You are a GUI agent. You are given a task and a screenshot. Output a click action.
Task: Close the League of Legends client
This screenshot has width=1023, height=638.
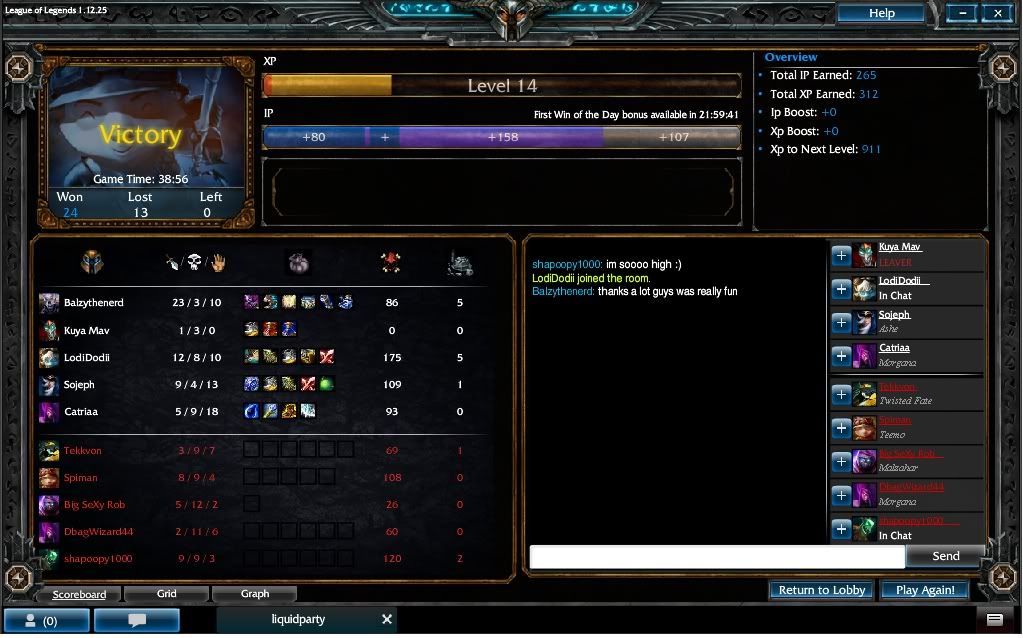pos(997,13)
